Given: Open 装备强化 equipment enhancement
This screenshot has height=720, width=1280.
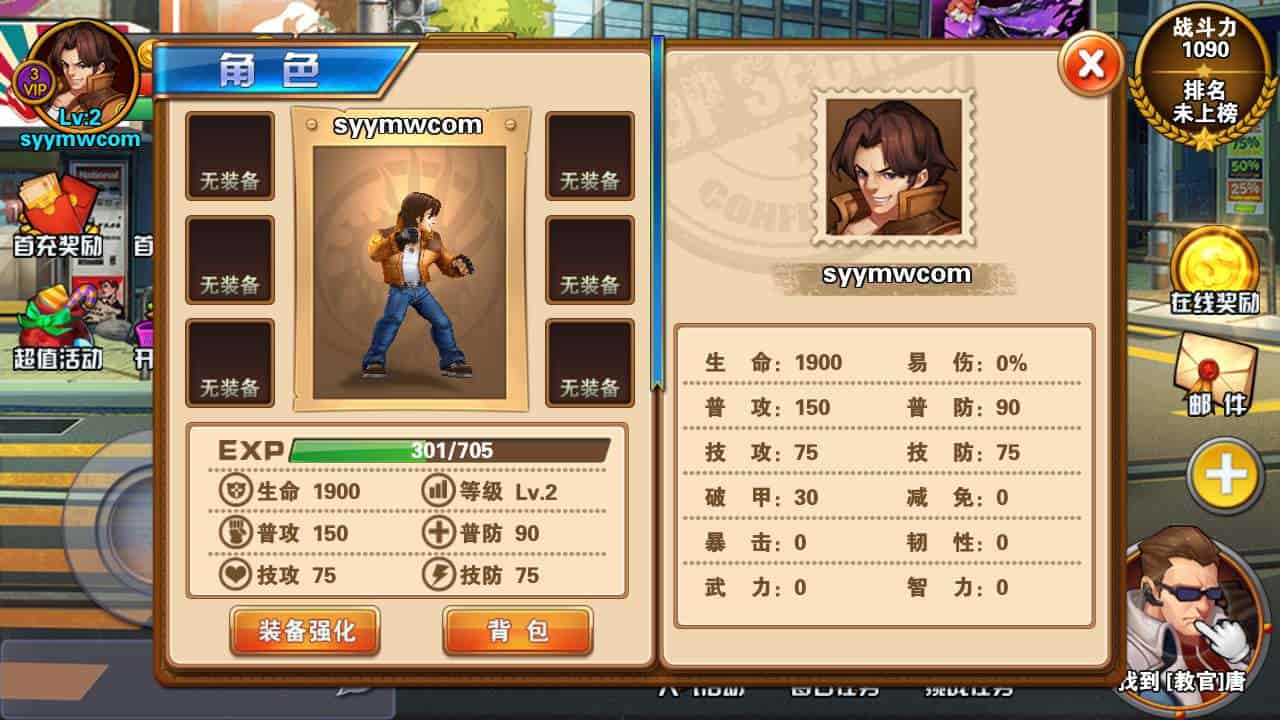Looking at the screenshot, I should (305, 631).
